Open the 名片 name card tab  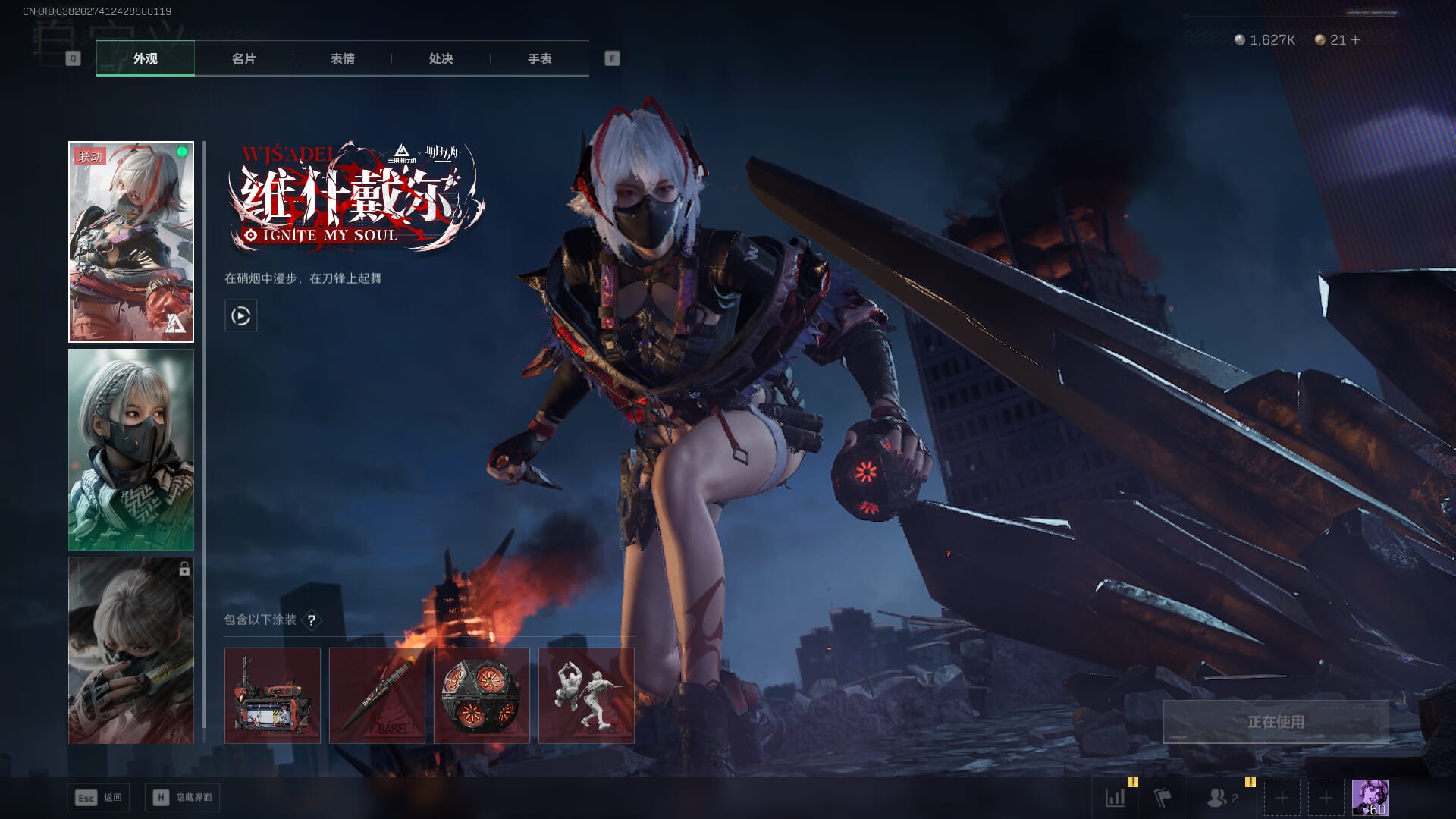click(243, 58)
